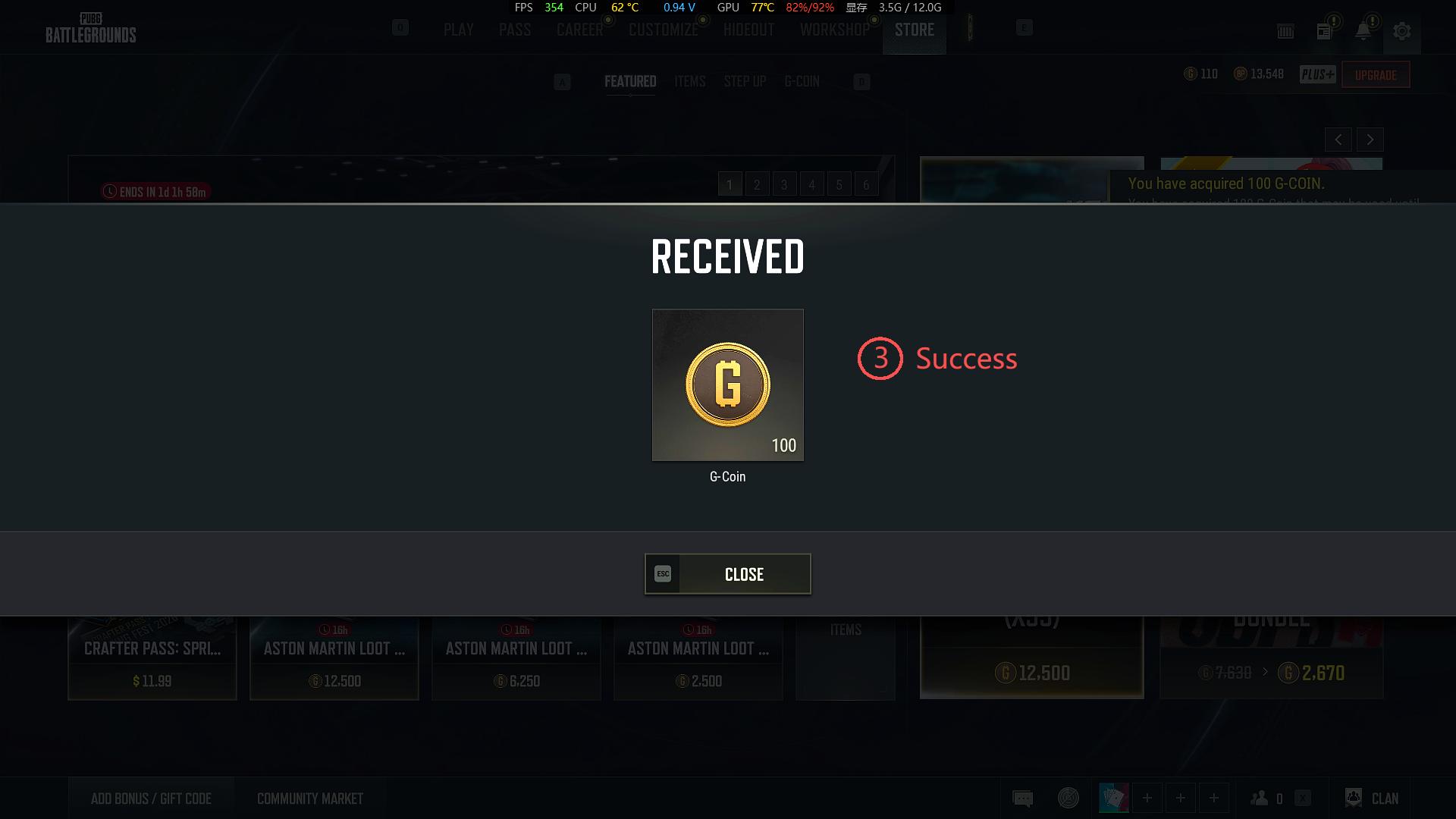Click the PLUS+ membership badge
This screenshot has height=819, width=1456.
[x=1318, y=74]
